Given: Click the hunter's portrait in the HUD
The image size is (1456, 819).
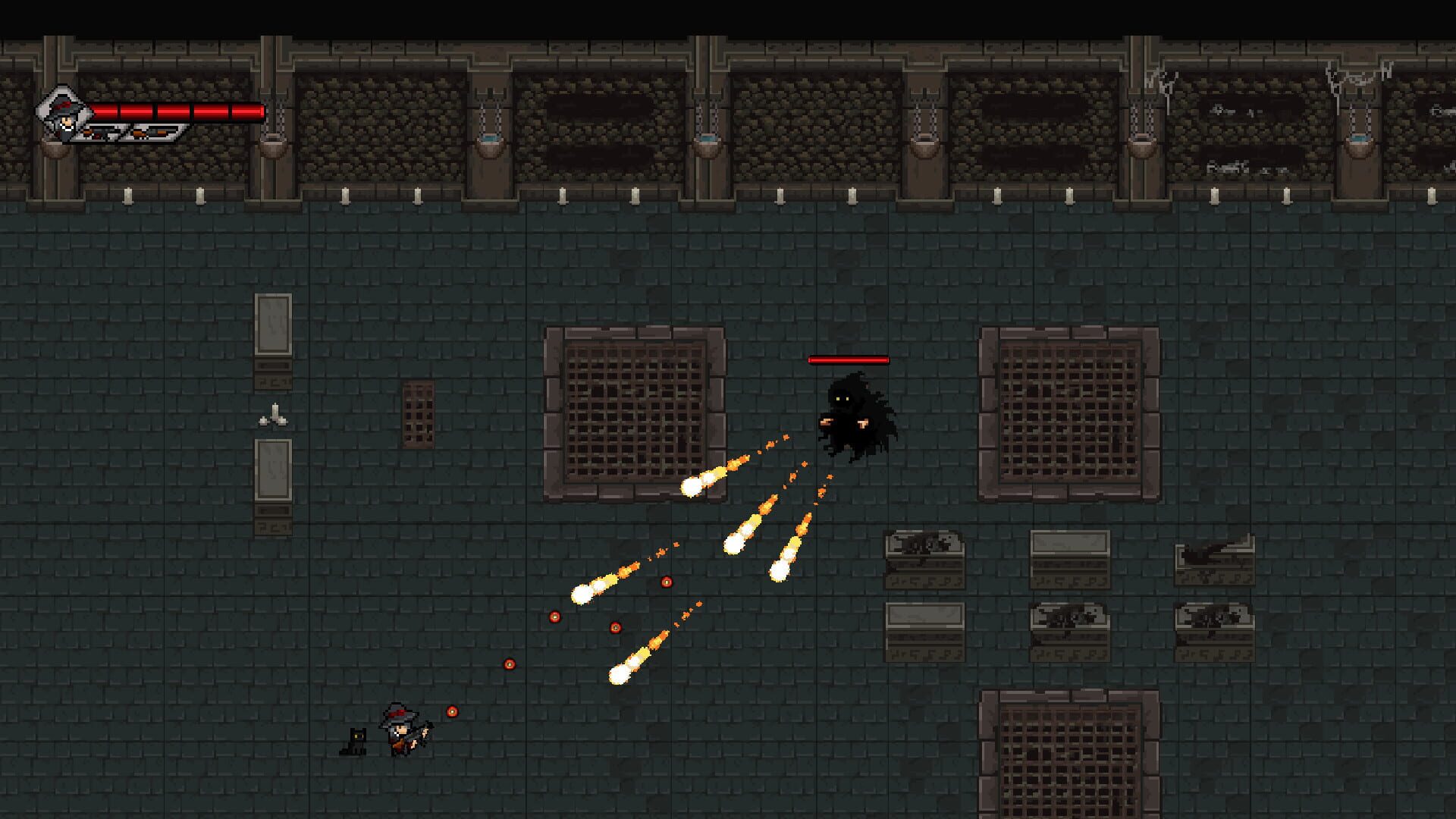Looking at the screenshot, I should point(64,114).
